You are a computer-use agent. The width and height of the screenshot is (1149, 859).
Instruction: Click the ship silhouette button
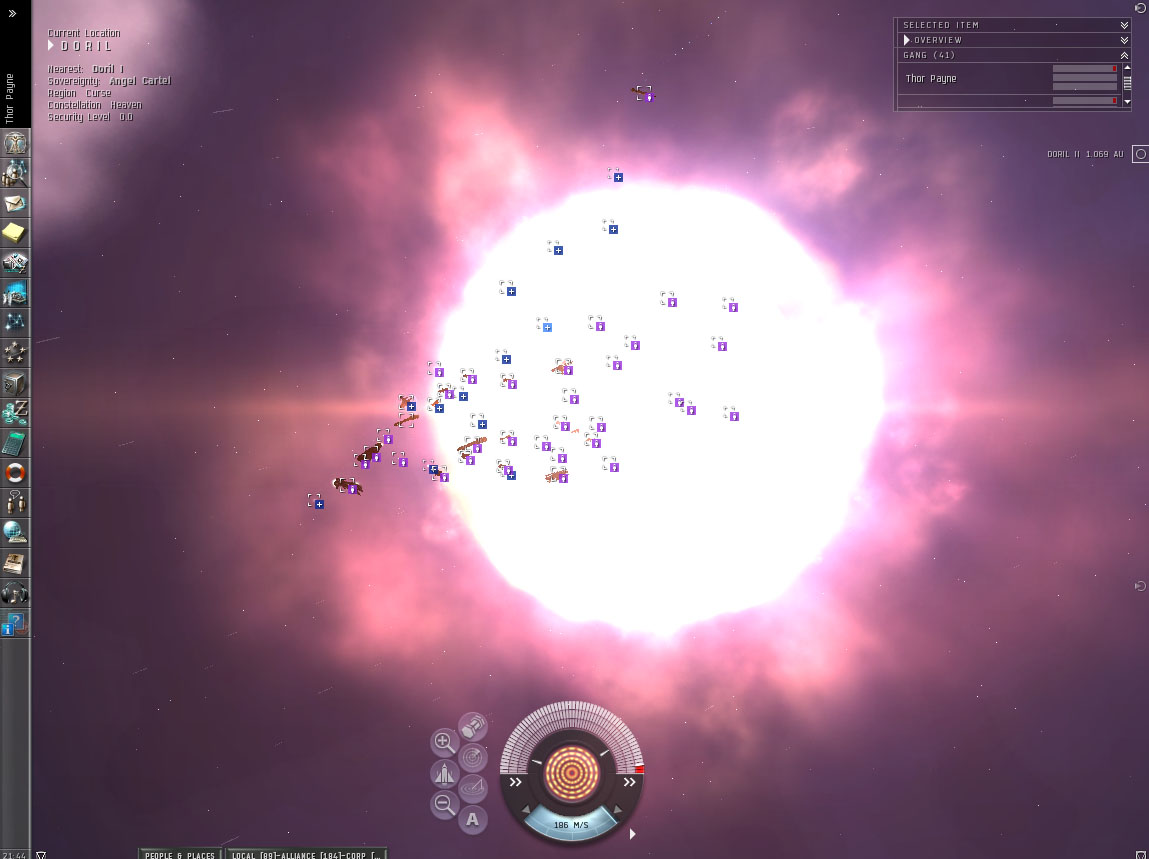(x=444, y=773)
